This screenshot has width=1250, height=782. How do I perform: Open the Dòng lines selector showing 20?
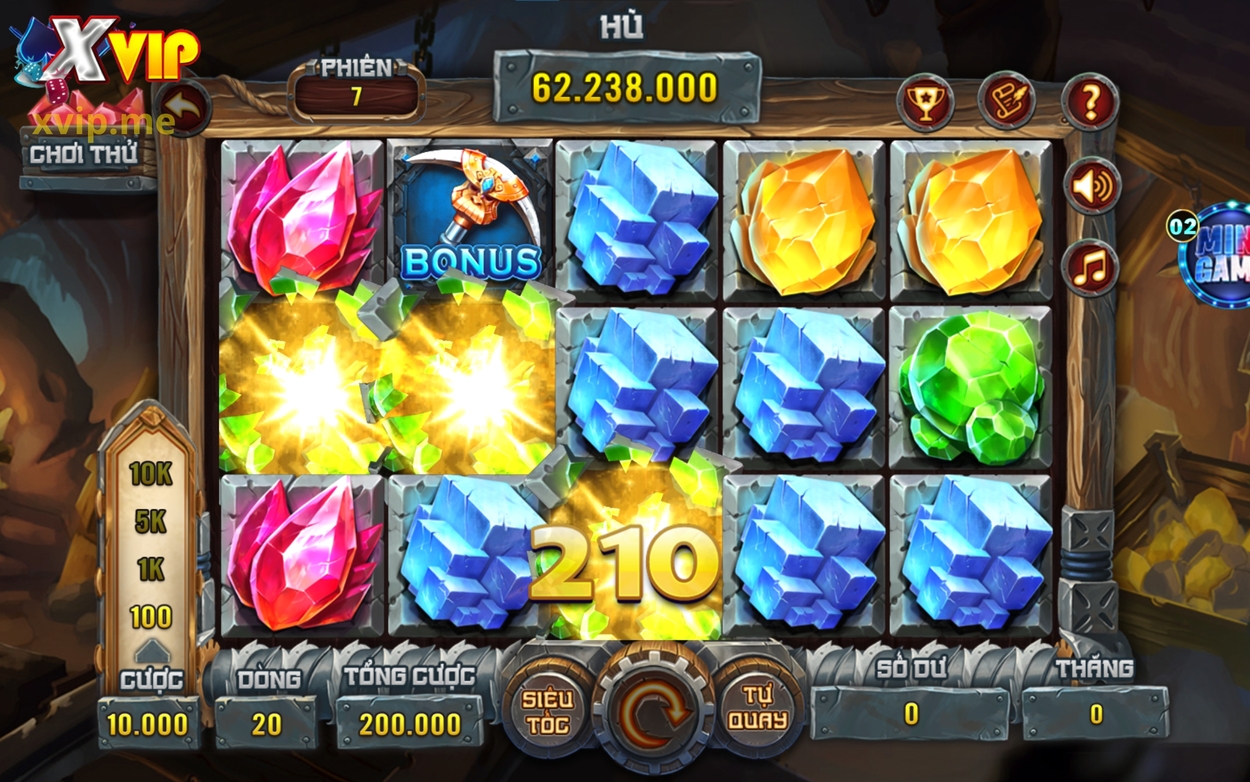pos(266,723)
